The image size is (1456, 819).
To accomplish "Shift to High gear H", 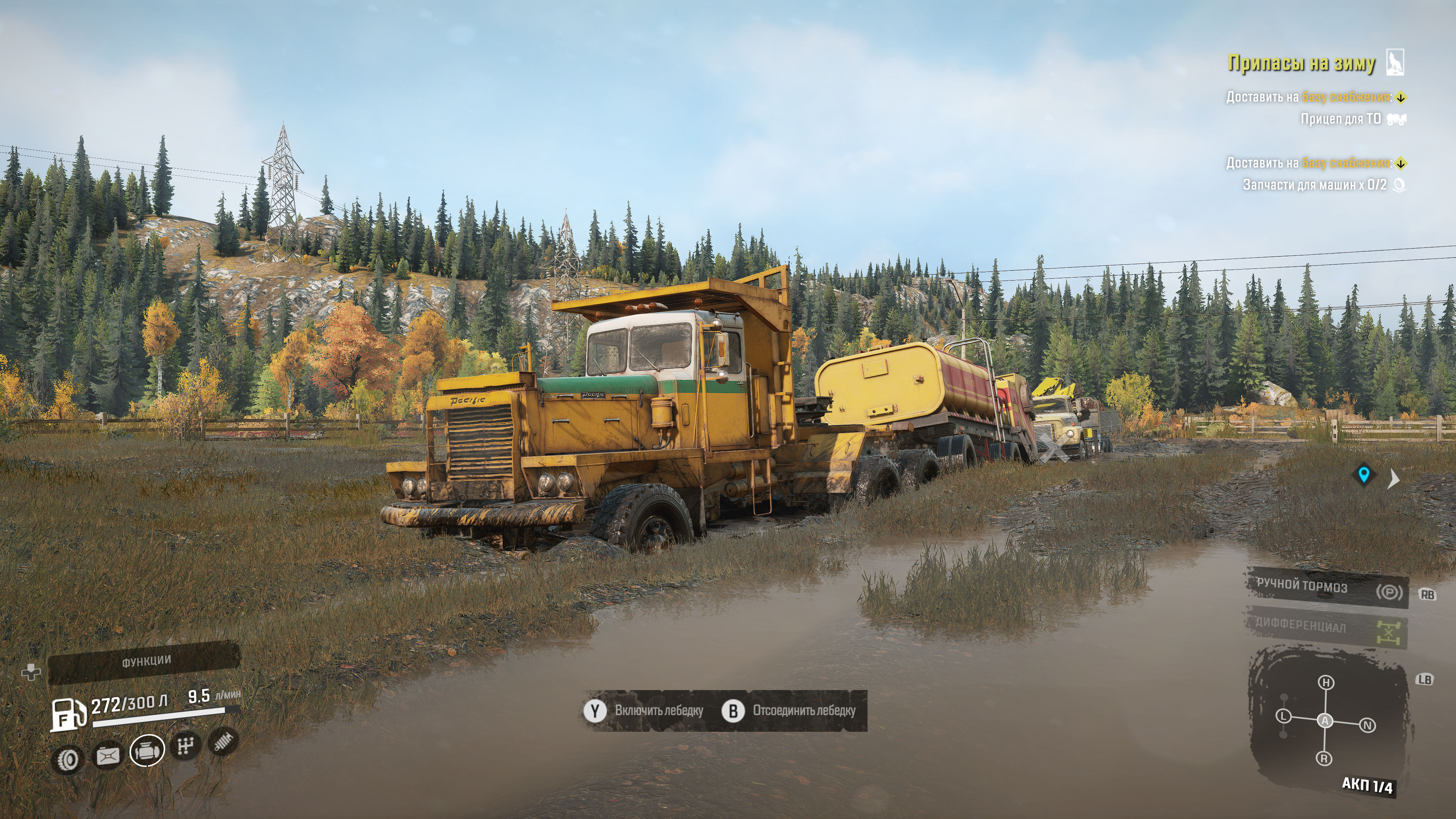I will click(x=1326, y=682).
